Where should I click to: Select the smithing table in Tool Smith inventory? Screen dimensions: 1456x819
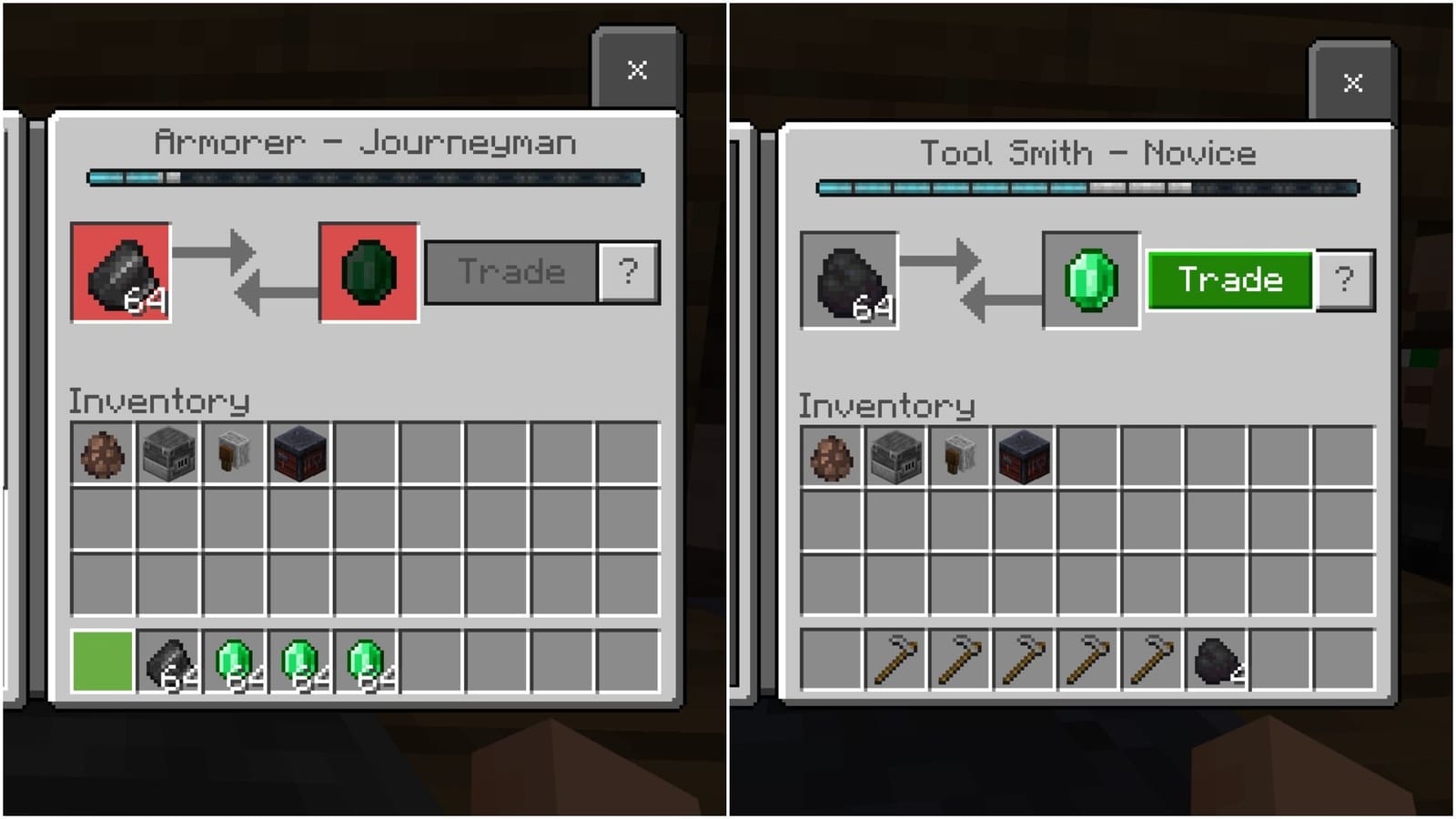tap(1025, 457)
